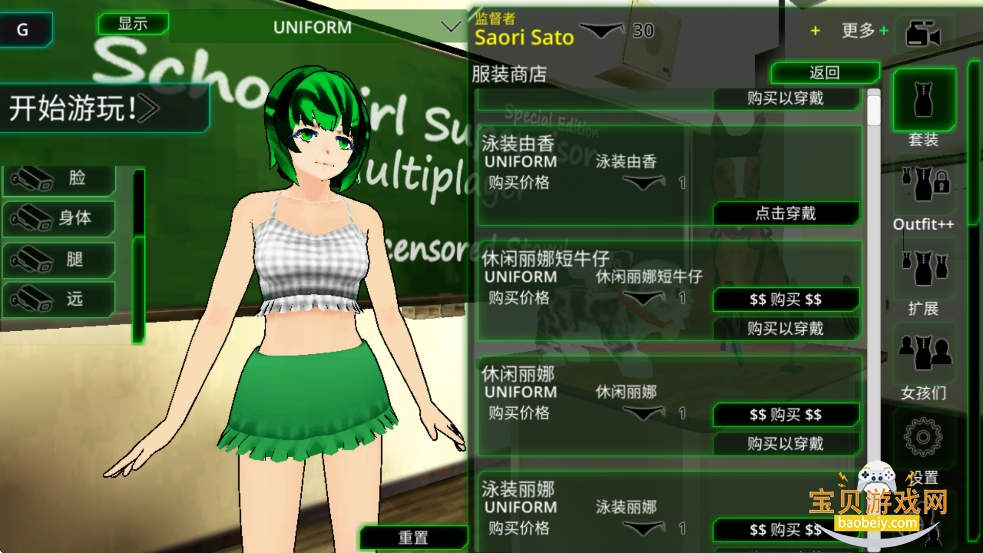983x553 pixels.
Task: Click the 更多+ more button
Action: pos(864,31)
